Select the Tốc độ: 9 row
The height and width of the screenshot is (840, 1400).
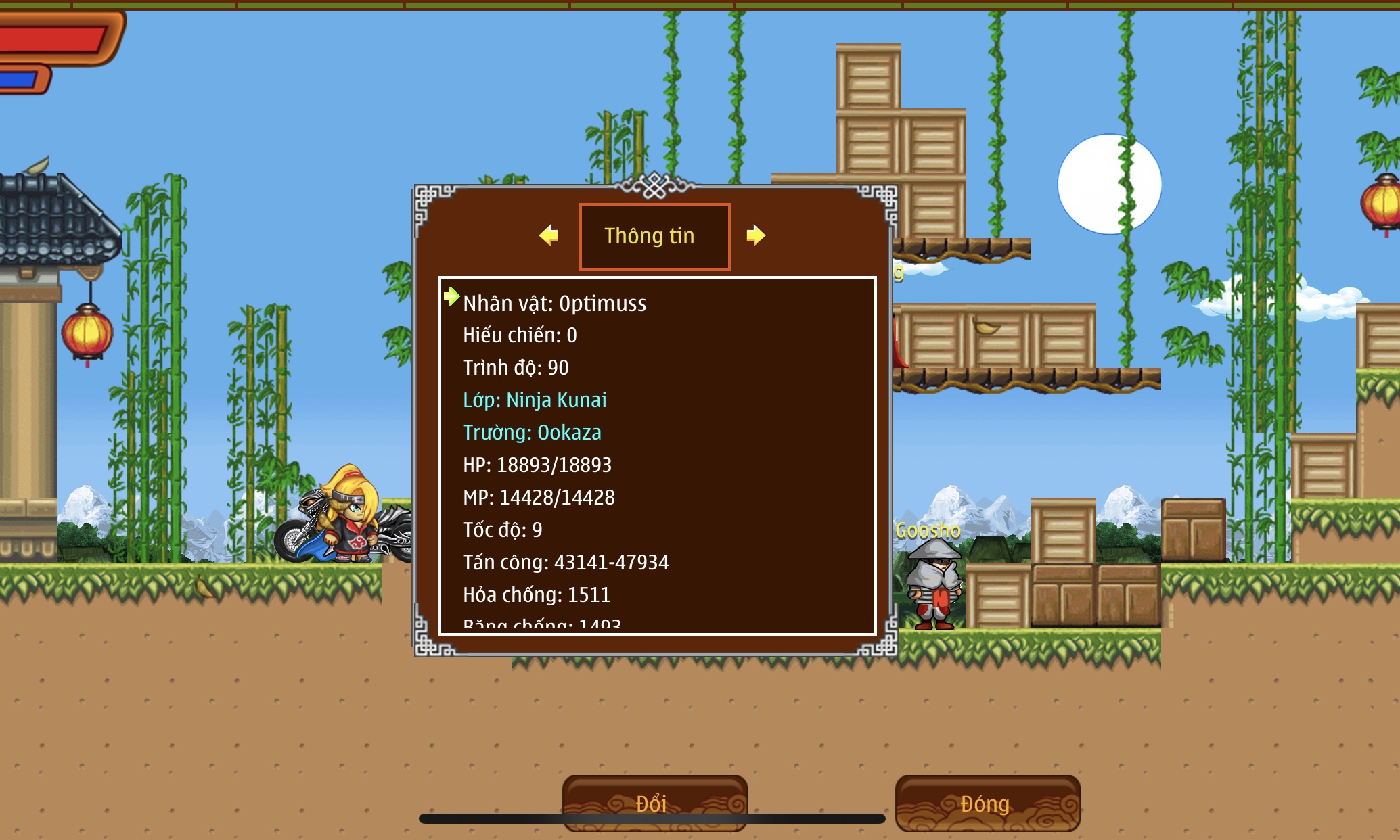(502, 530)
